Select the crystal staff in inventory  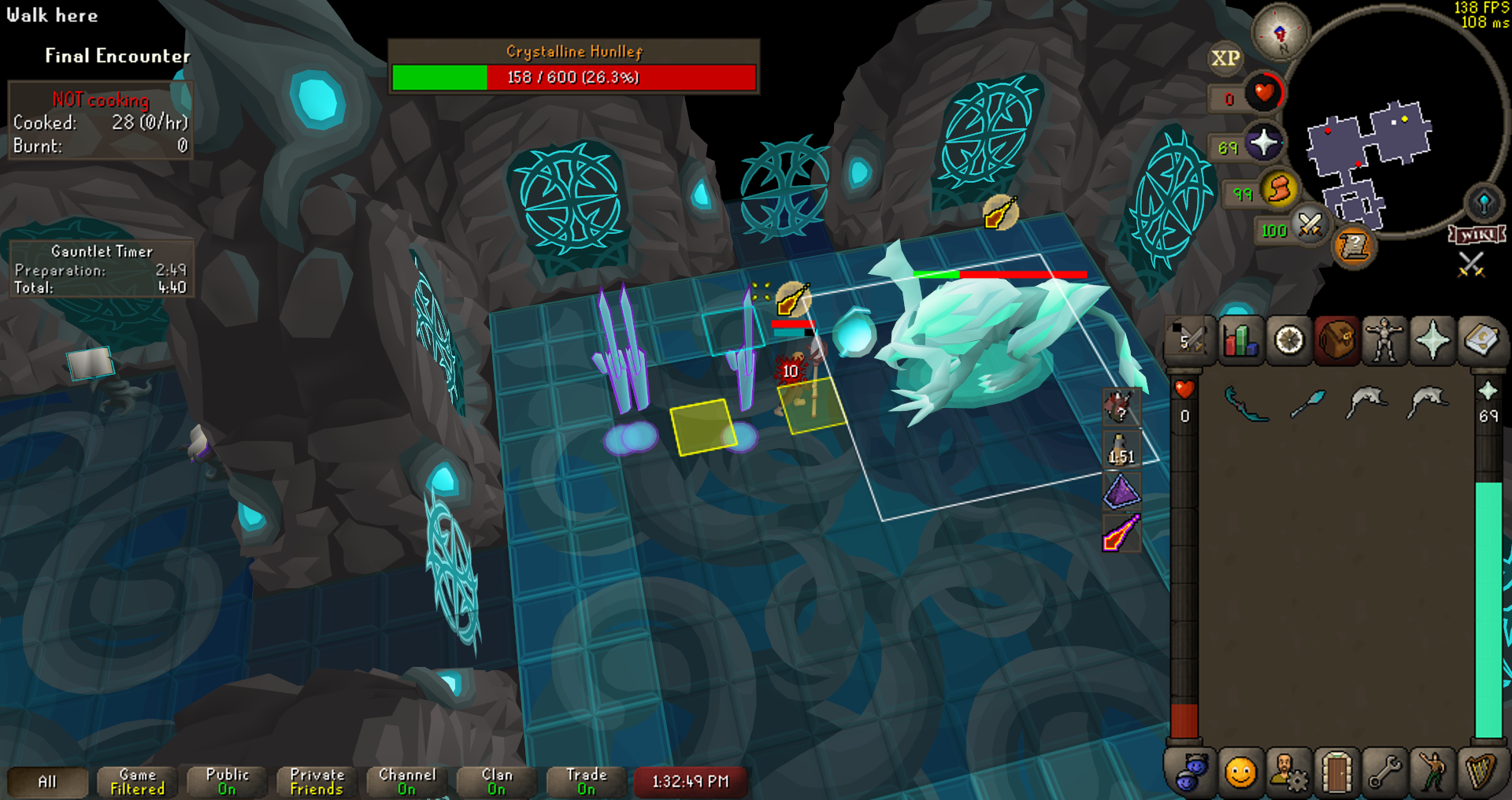(x=1307, y=404)
